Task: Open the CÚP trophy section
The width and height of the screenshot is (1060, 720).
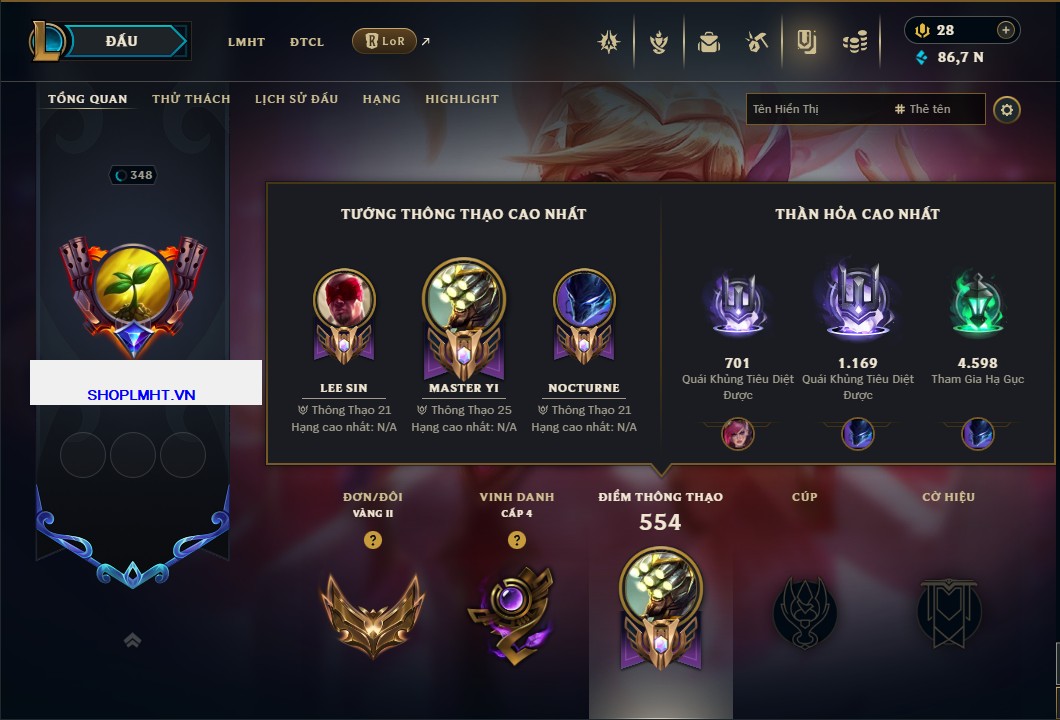Action: 805,612
